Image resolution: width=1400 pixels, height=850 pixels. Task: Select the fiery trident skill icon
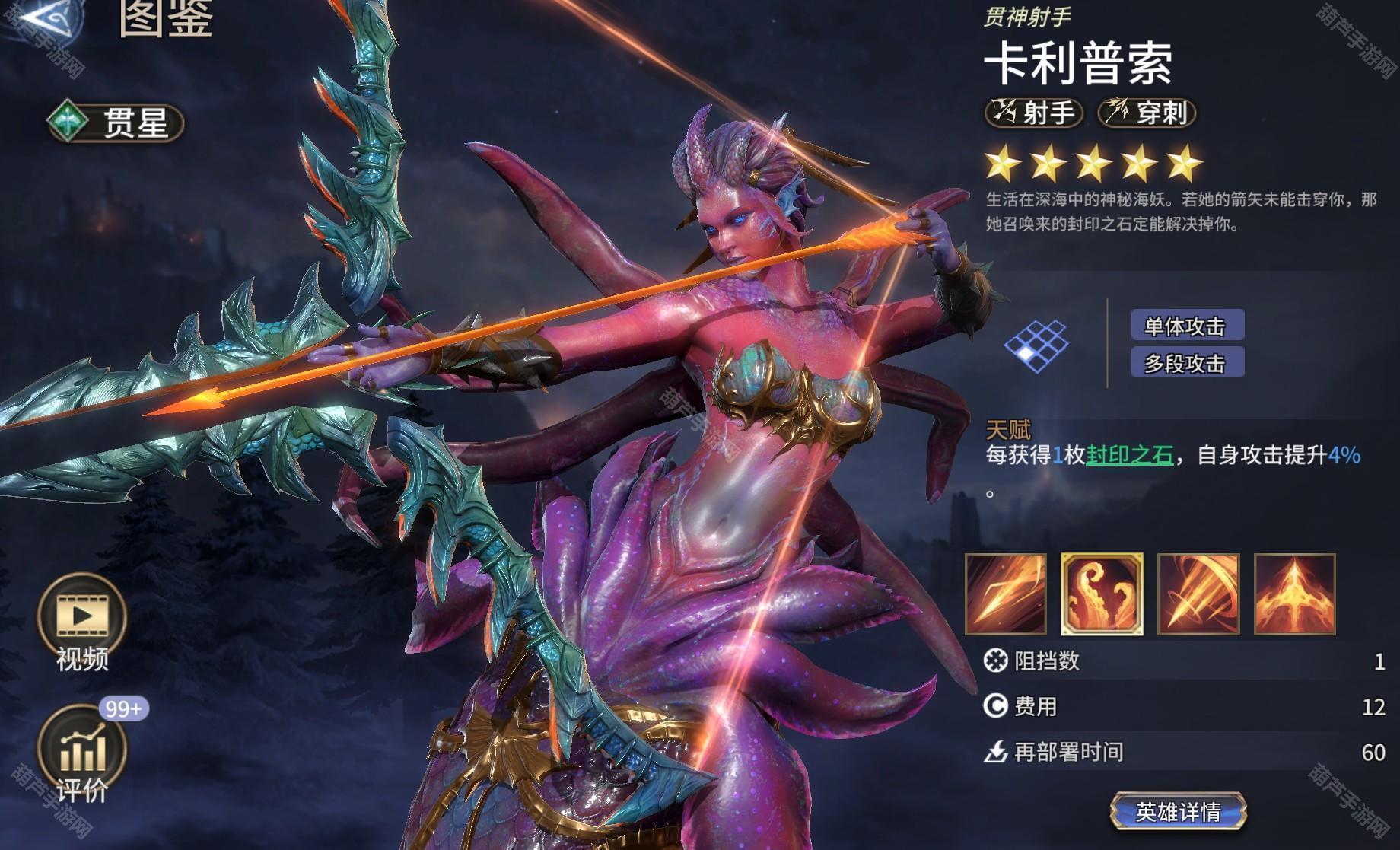click(1294, 594)
